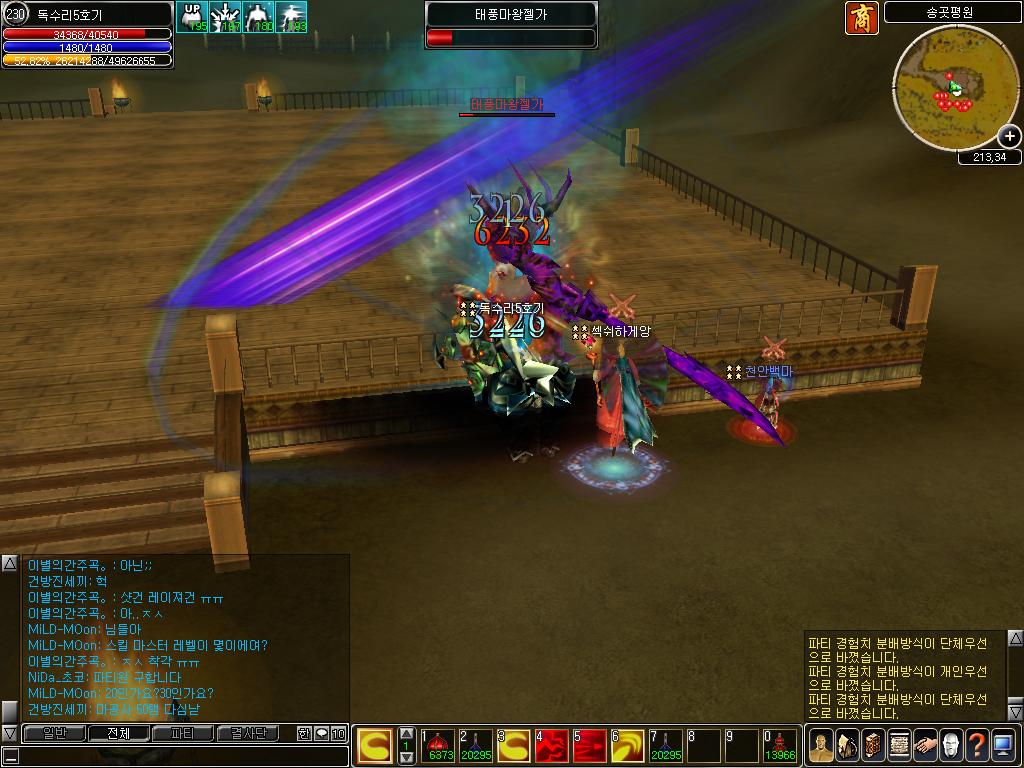Open the system monitor icon menu
The image size is (1024, 768).
click(1002, 745)
